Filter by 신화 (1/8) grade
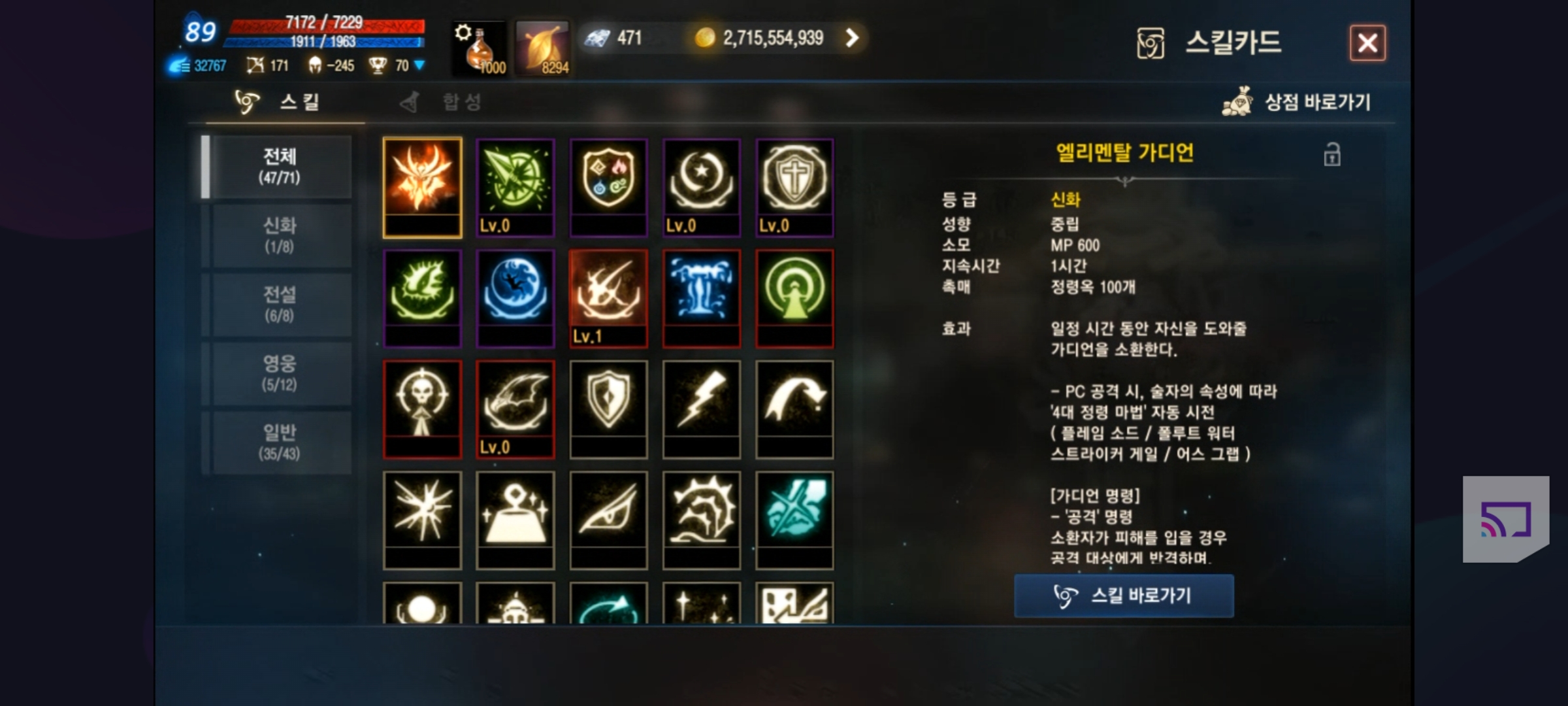 click(280, 235)
